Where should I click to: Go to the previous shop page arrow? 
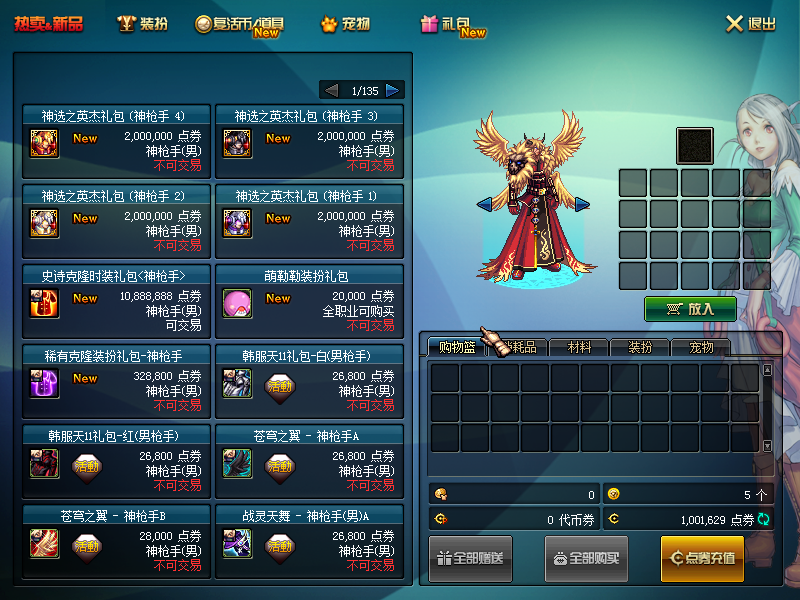pyautogui.click(x=331, y=90)
